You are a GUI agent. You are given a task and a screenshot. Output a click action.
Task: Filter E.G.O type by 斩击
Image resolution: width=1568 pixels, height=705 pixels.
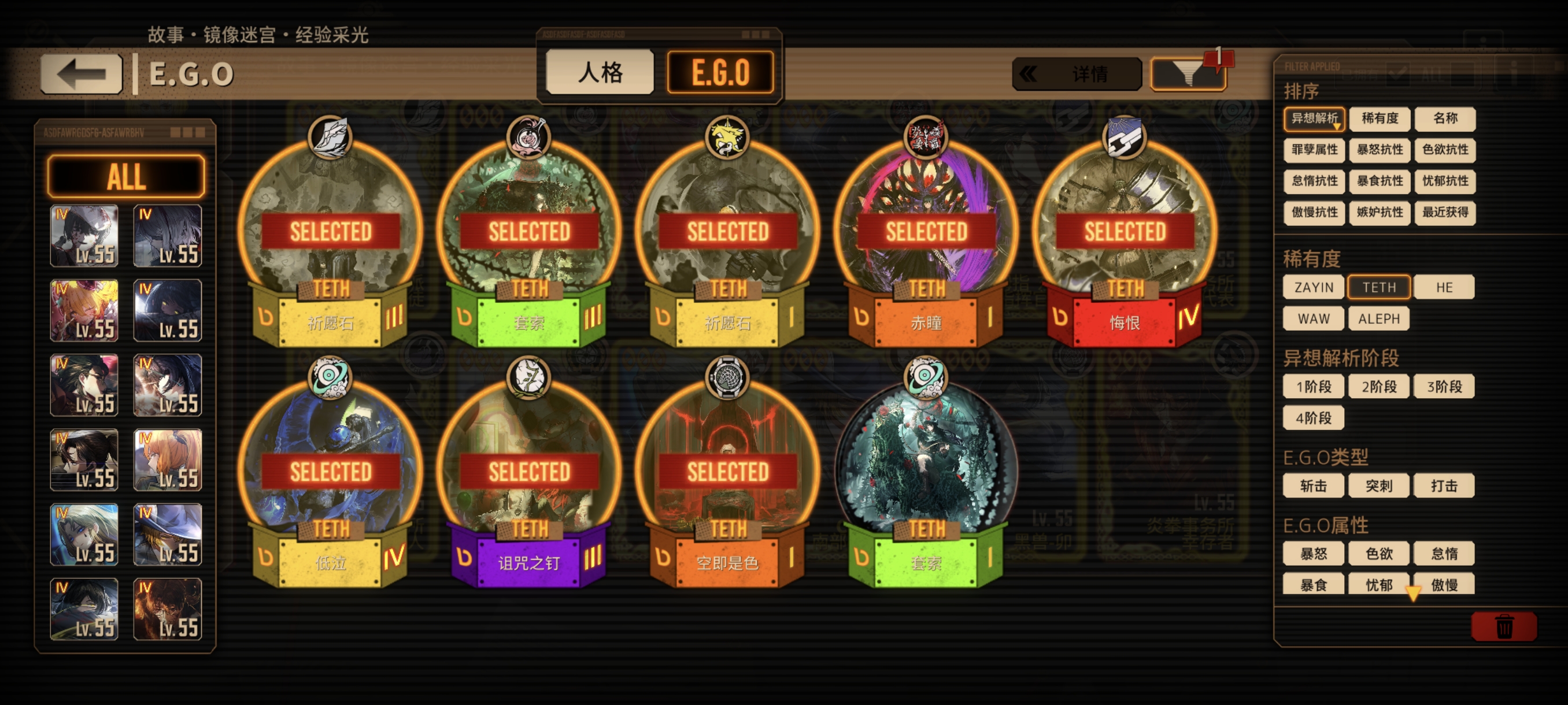[x=1314, y=485]
